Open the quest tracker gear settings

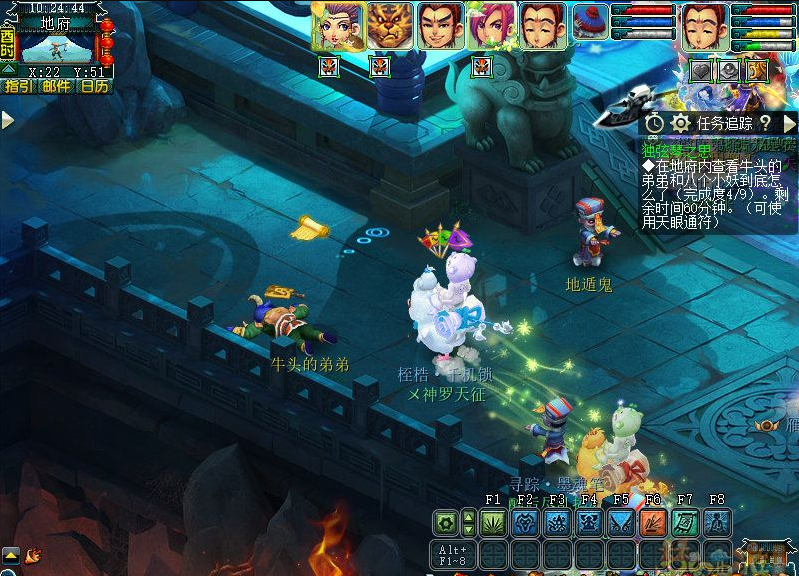click(x=681, y=122)
